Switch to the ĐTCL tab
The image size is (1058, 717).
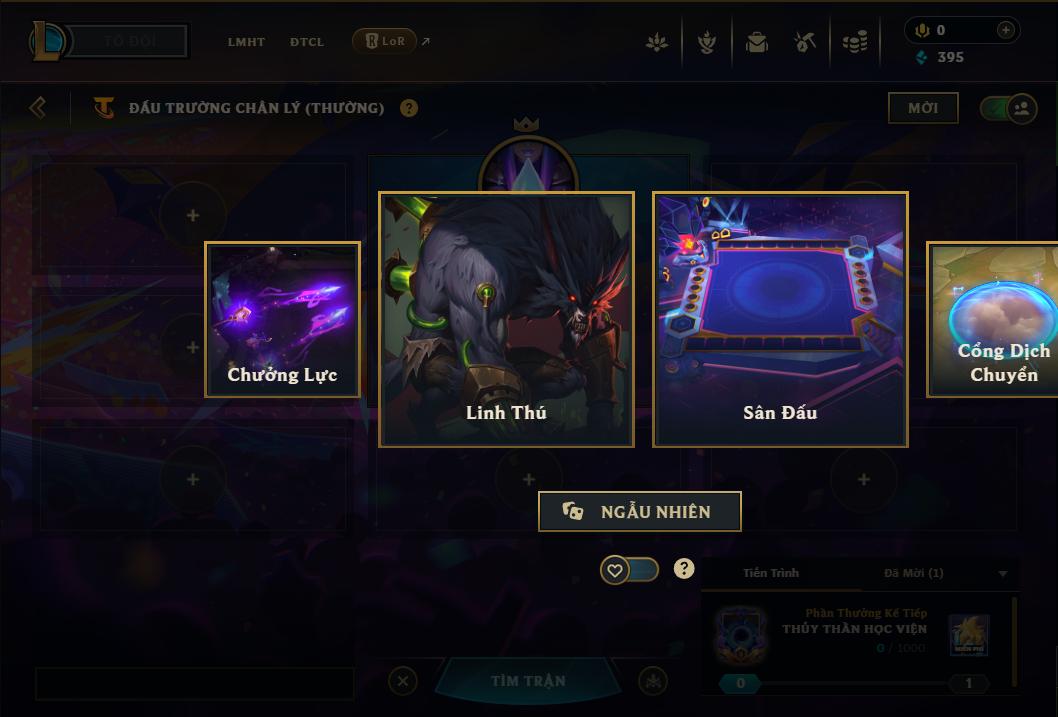[307, 42]
